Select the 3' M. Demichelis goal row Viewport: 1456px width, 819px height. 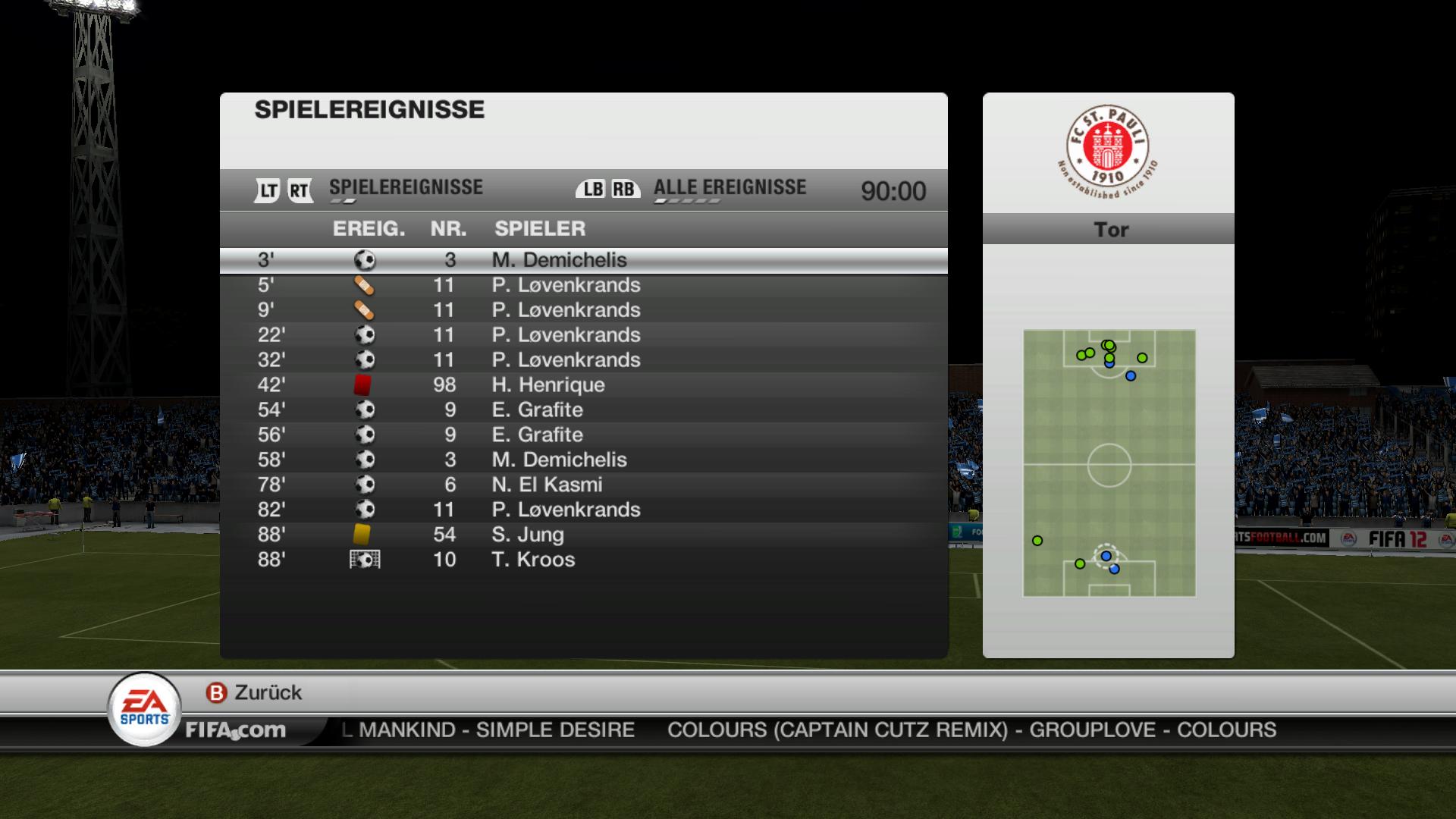click(x=582, y=260)
